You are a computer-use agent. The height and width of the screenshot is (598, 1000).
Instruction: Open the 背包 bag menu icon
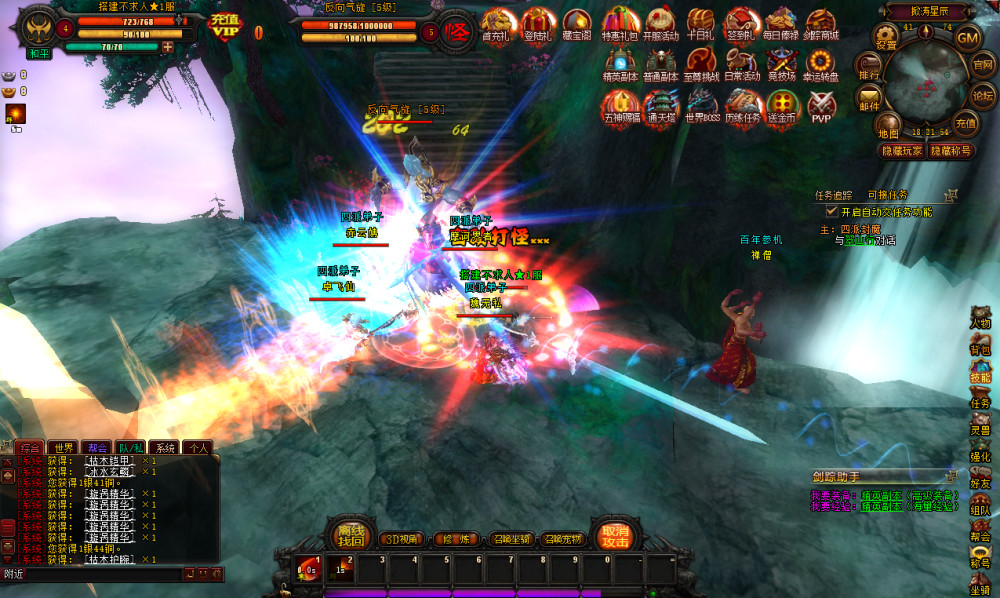980,344
